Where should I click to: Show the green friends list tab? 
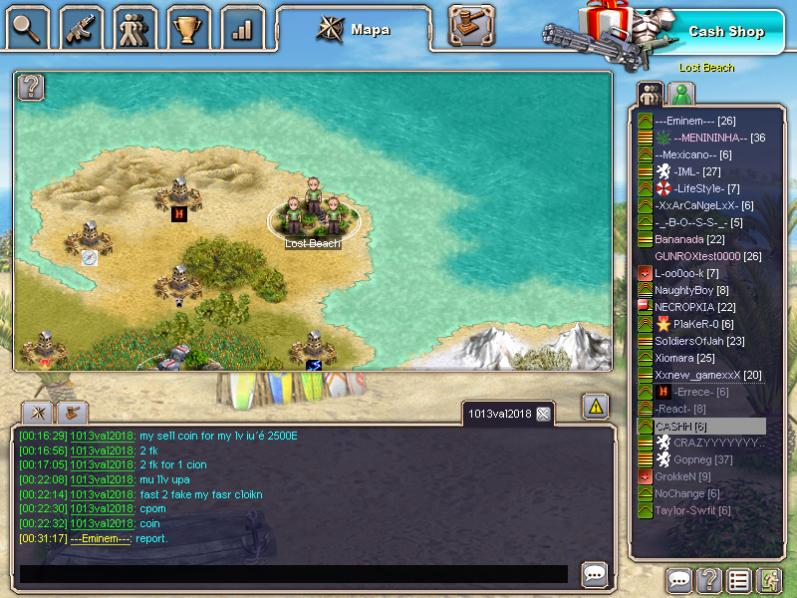pos(682,94)
